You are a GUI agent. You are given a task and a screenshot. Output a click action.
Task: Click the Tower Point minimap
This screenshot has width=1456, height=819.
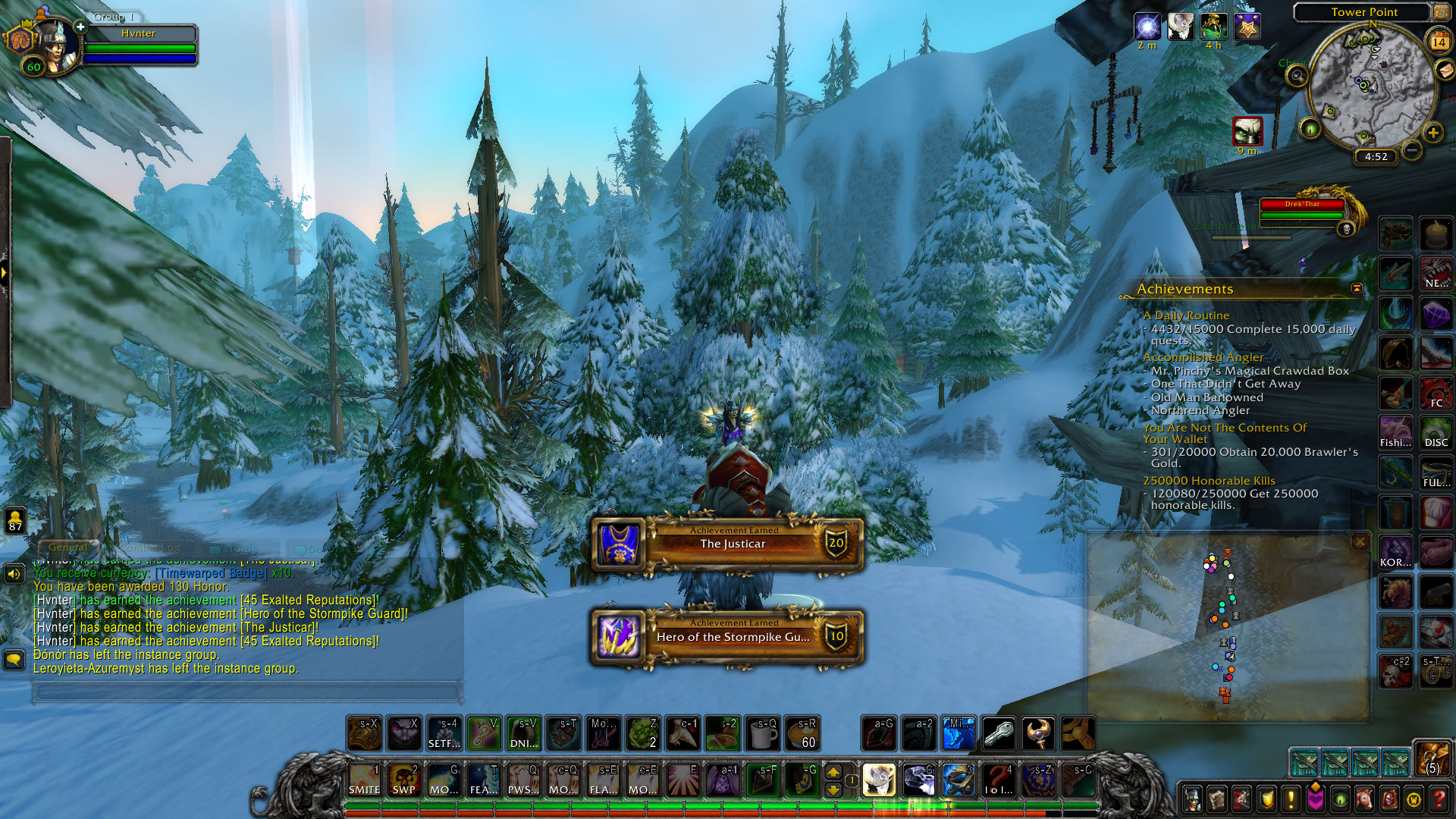click(1371, 87)
